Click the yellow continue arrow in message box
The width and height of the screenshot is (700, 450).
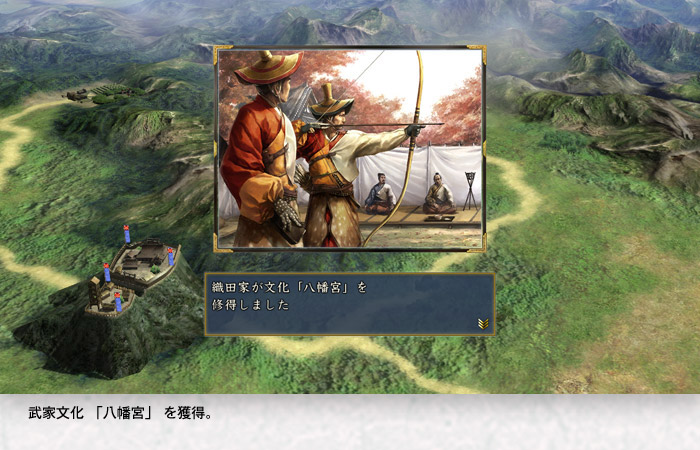click(x=482, y=323)
